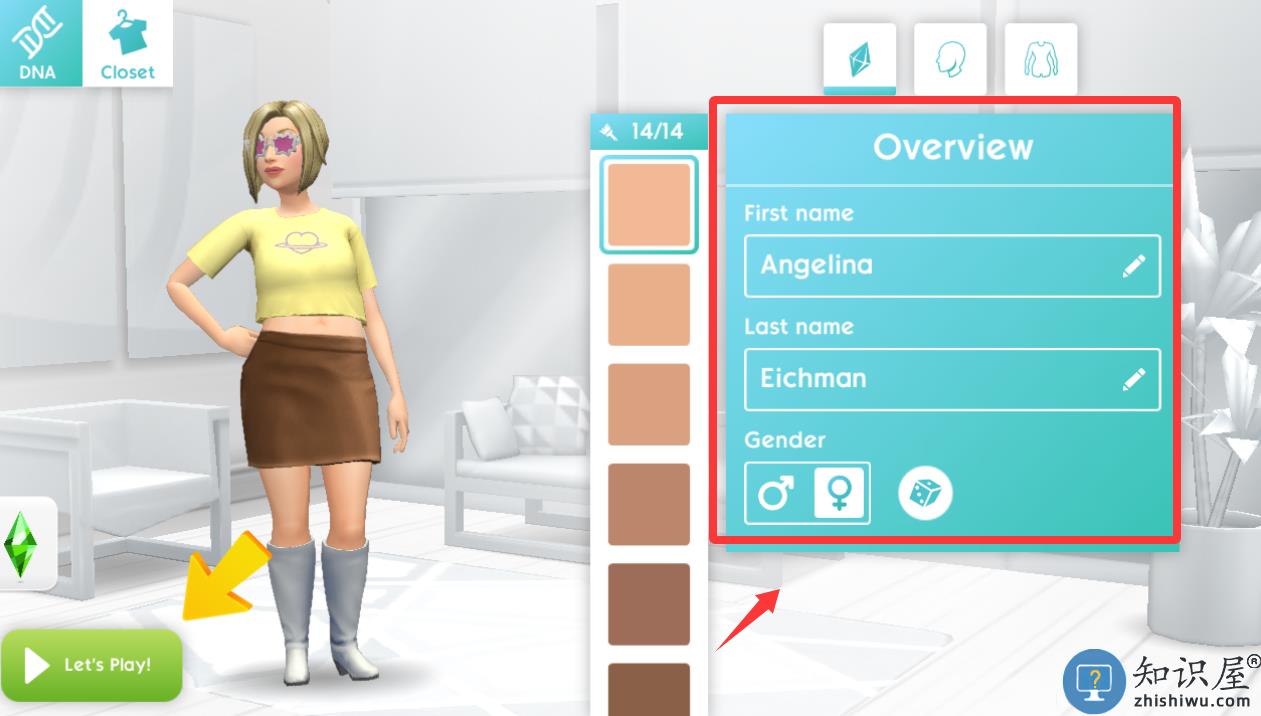Edit the first name field Angelina
This screenshot has width=1261, height=716.
[x=951, y=266]
